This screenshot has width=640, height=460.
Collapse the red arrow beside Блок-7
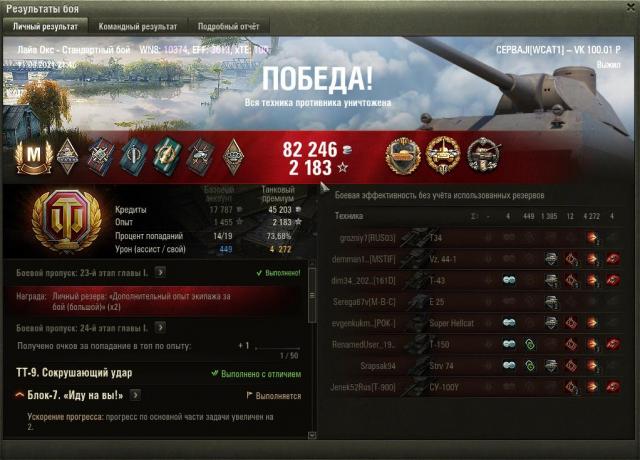tap(19, 395)
